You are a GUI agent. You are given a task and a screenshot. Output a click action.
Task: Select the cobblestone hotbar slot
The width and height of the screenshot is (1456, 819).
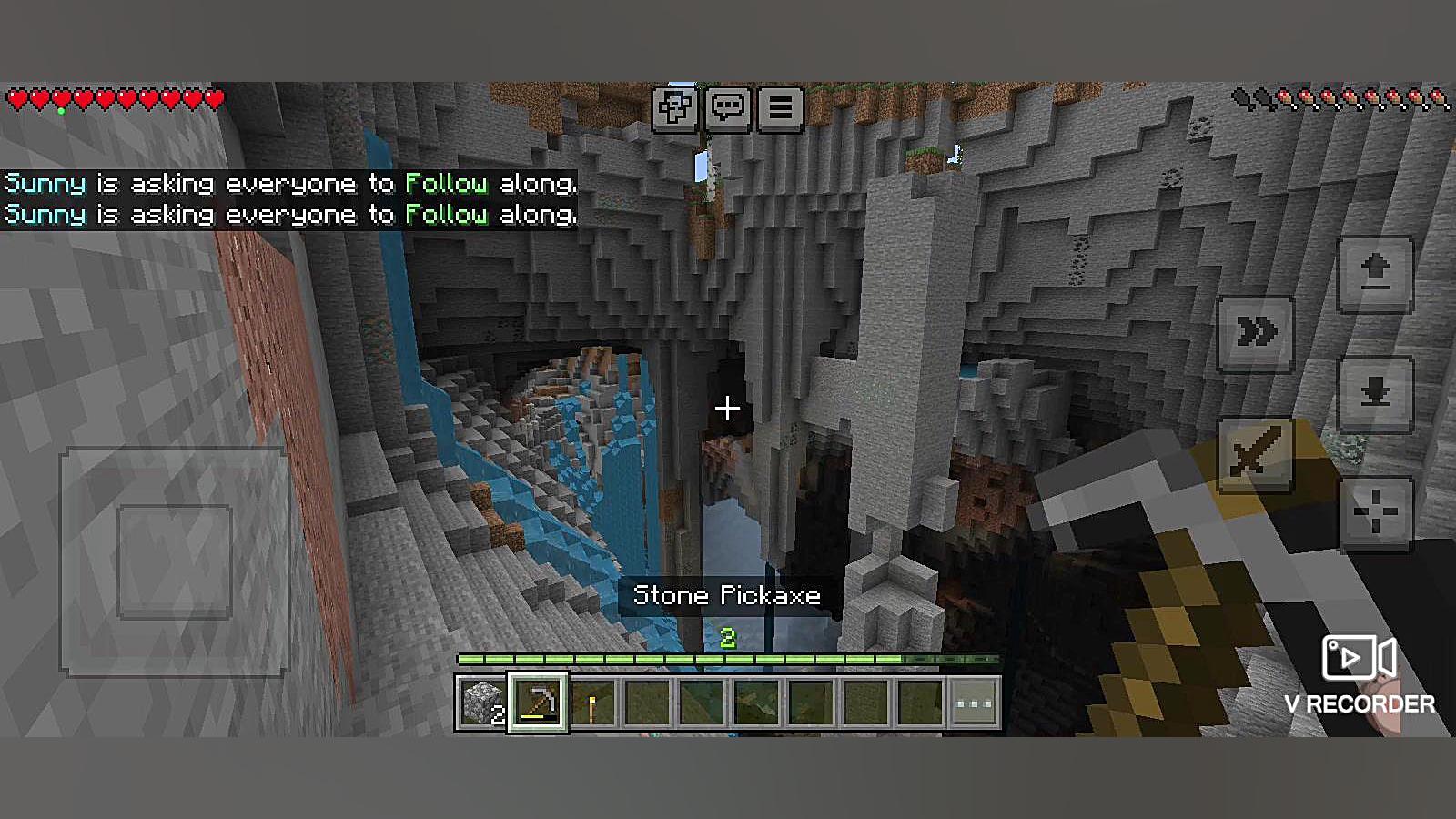tap(481, 703)
